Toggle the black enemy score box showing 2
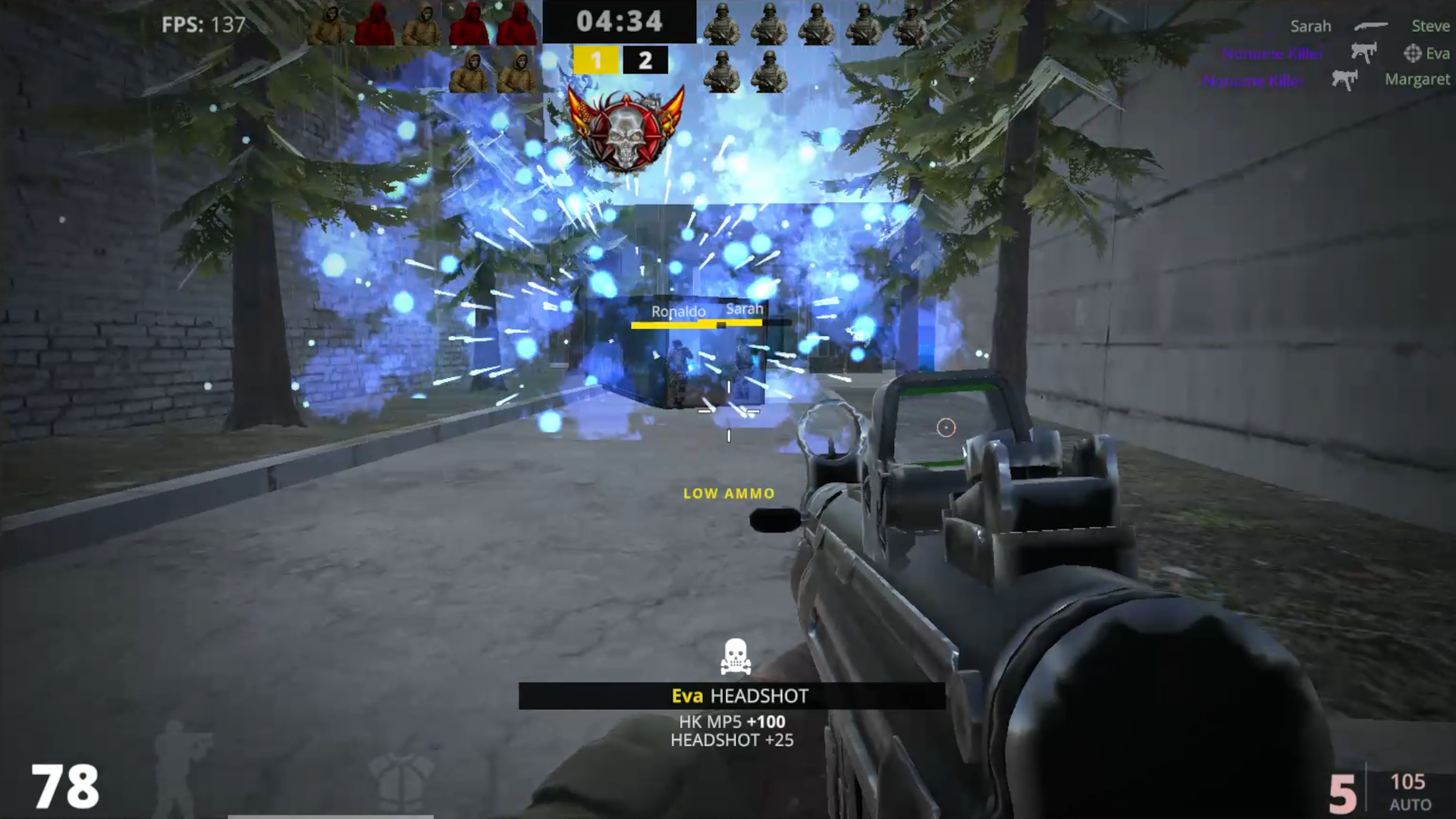The image size is (1456, 819). click(x=645, y=60)
